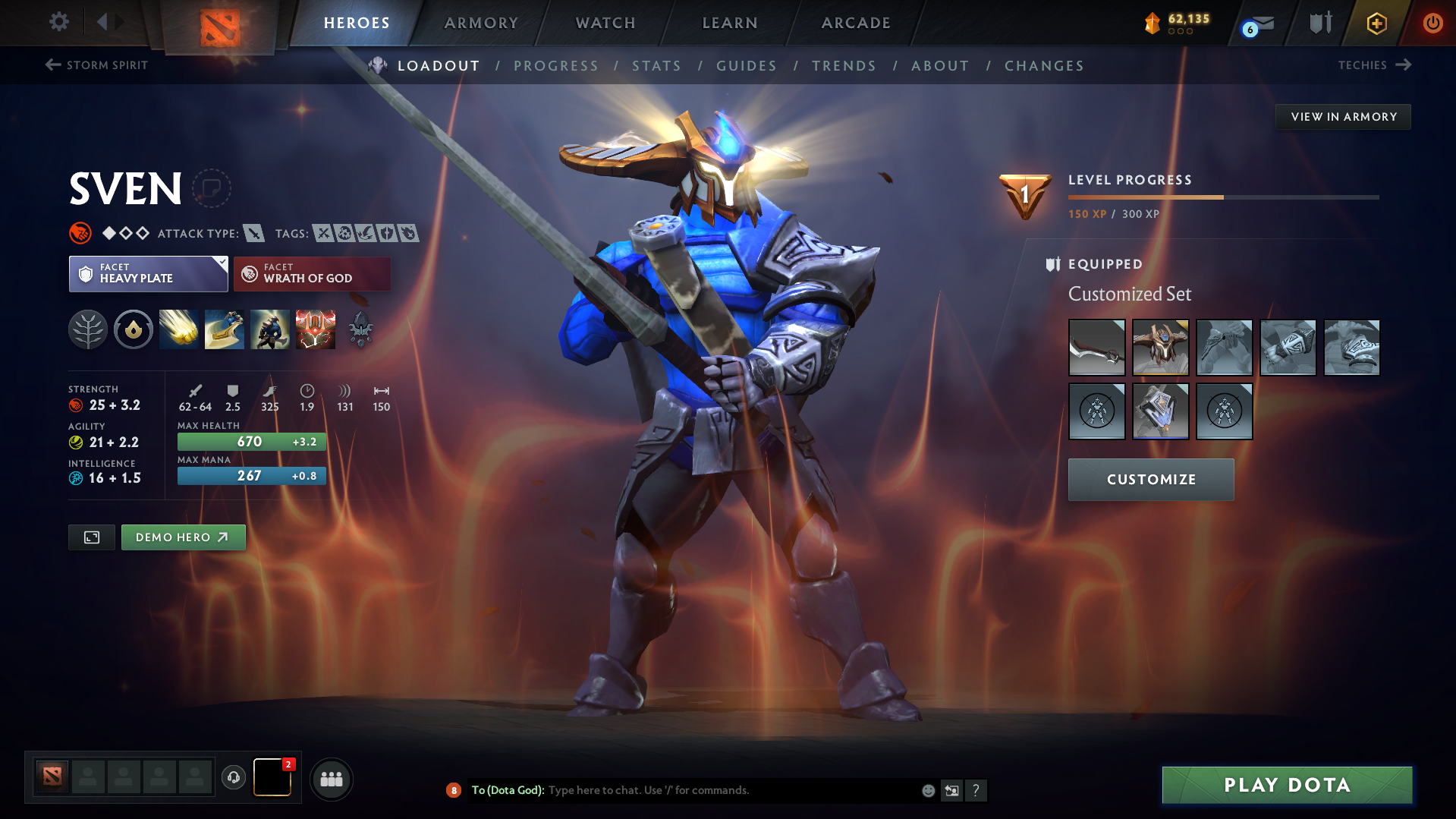This screenshot has height=819, width=1456.
Task: Switch to the Armory tab
Action: click(481, 23)
